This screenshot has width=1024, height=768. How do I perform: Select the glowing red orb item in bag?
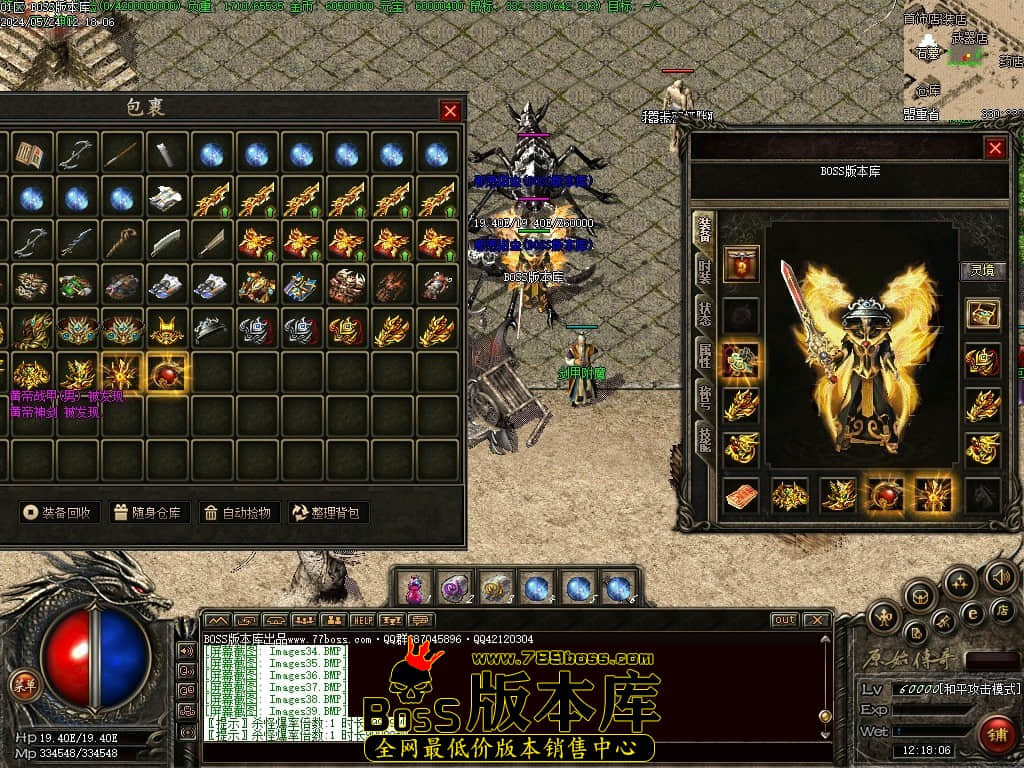point(166,374)
